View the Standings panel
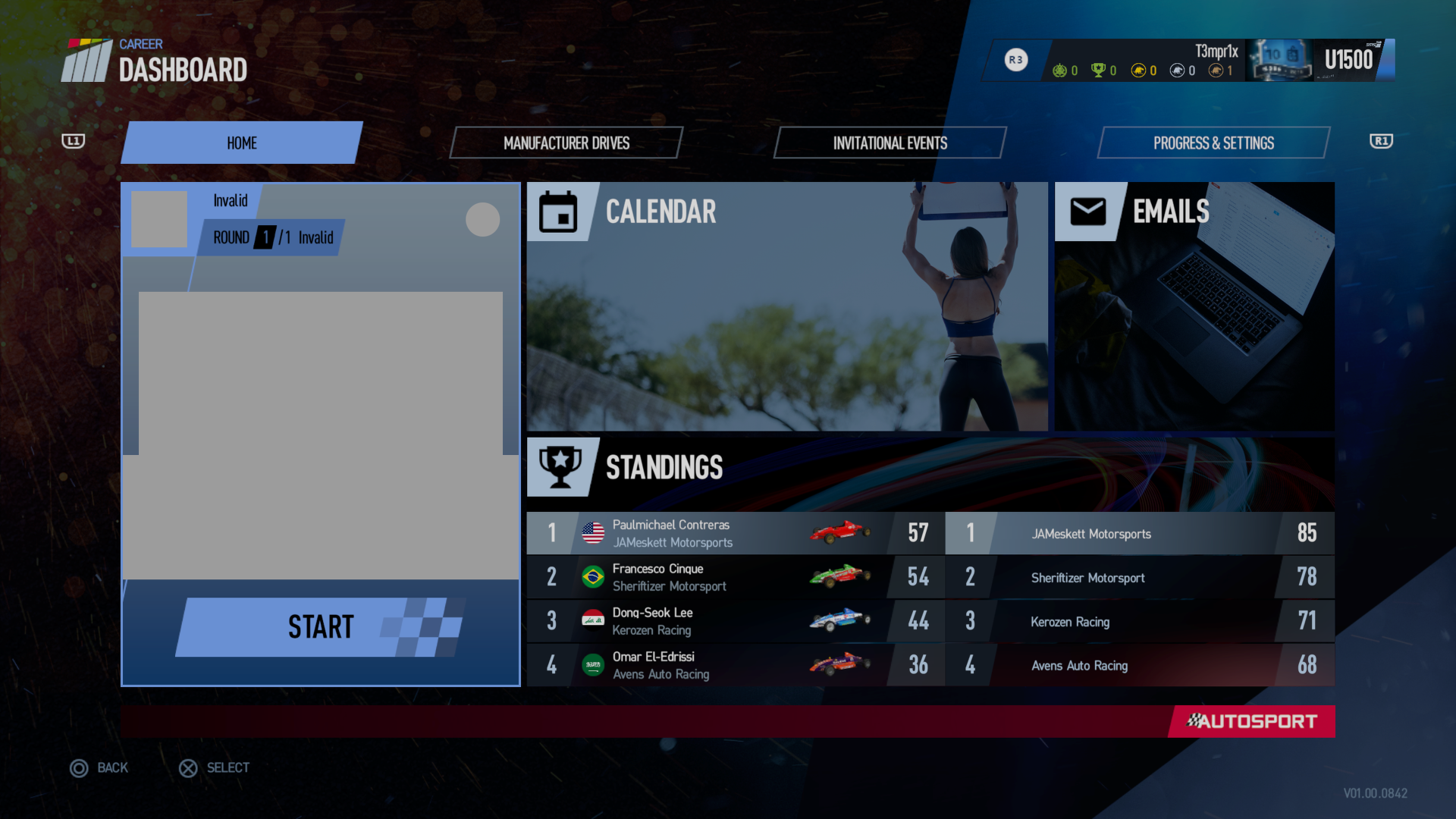This screenshot has width=1456, height=819. tap(930, 468)
